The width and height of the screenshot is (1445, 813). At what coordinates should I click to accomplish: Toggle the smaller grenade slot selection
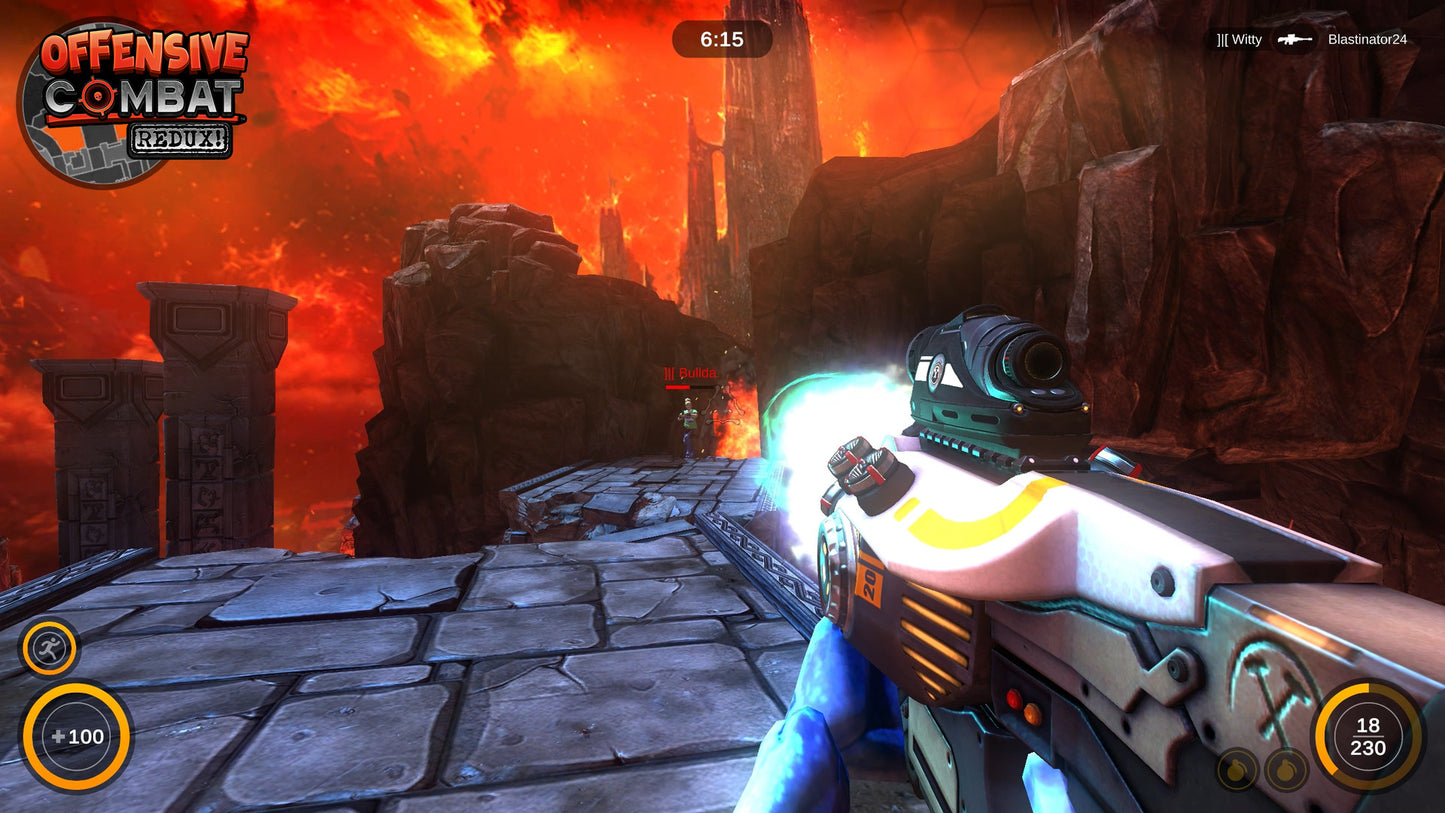(x=1237, y=769)
